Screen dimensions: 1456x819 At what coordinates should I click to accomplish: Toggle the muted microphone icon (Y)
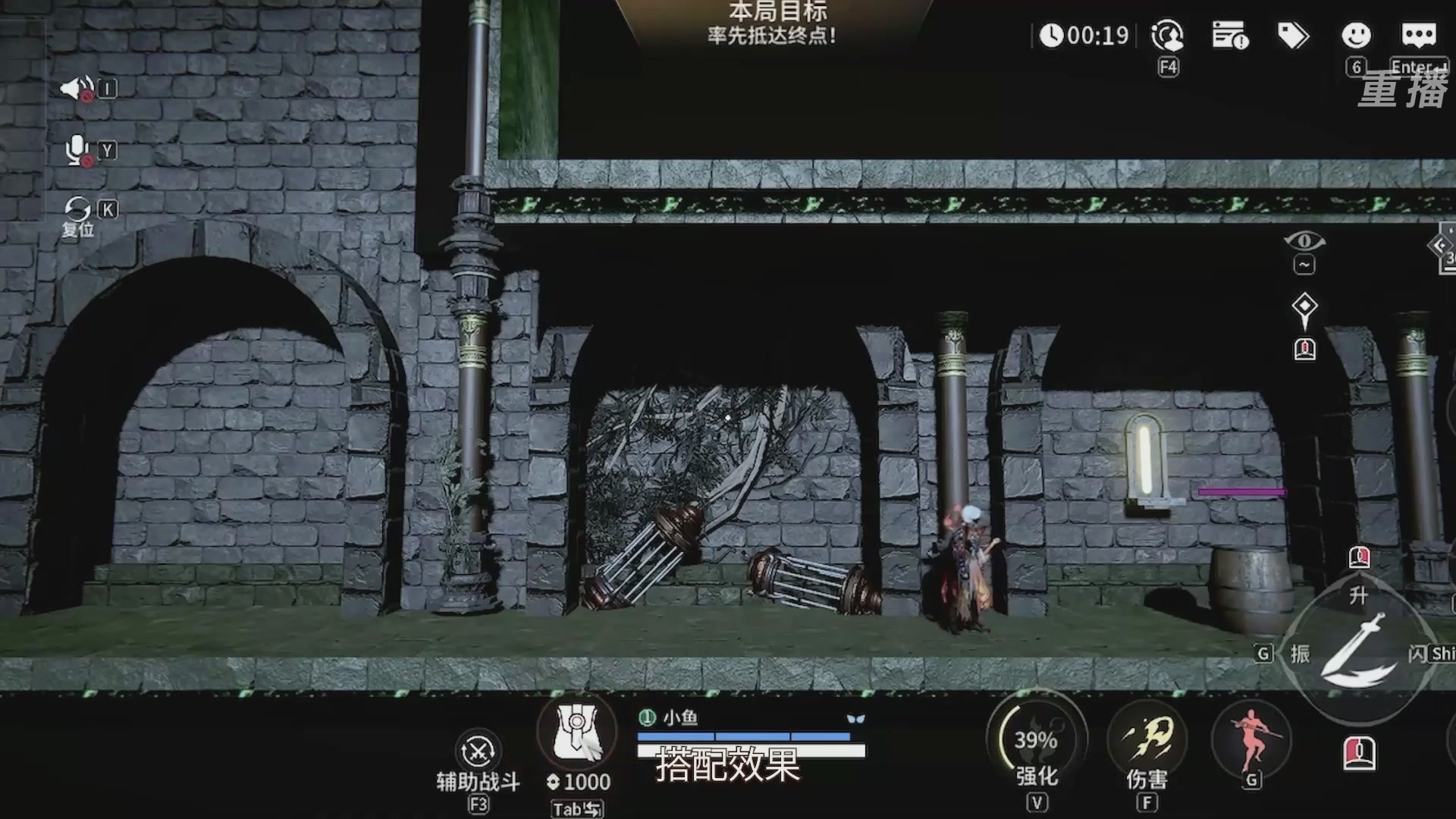(x=76, y=150)
